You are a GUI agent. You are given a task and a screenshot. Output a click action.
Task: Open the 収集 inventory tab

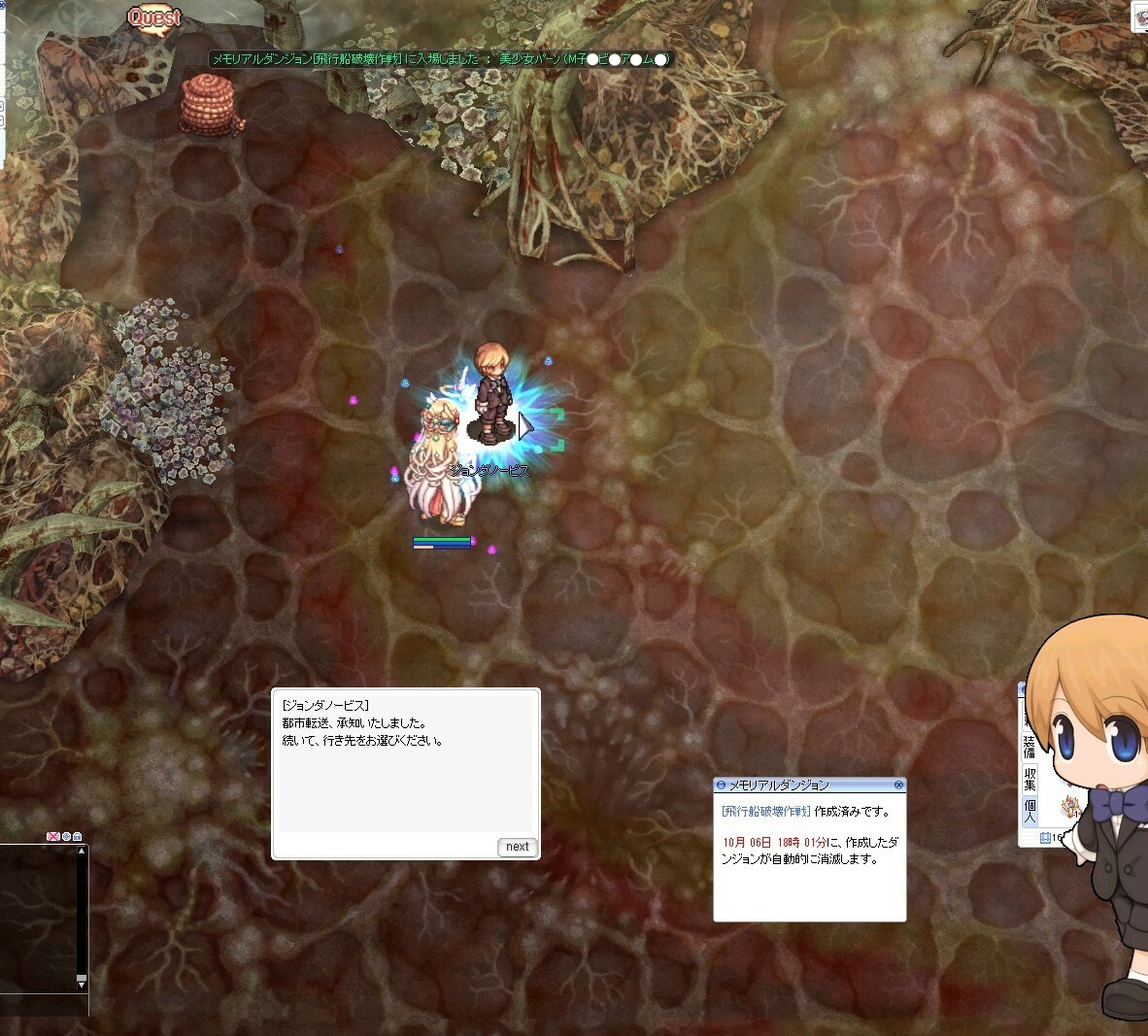click(1029, 780)
